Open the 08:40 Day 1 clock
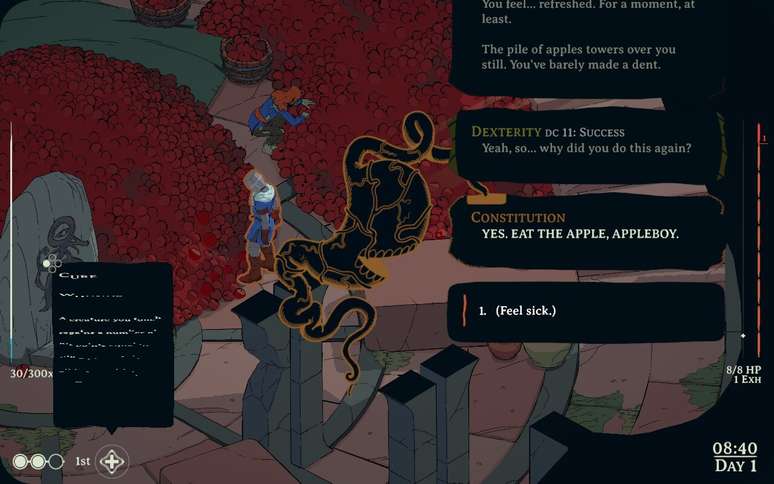774x484 pixels. pyautogui.click(x=735, y=457)
